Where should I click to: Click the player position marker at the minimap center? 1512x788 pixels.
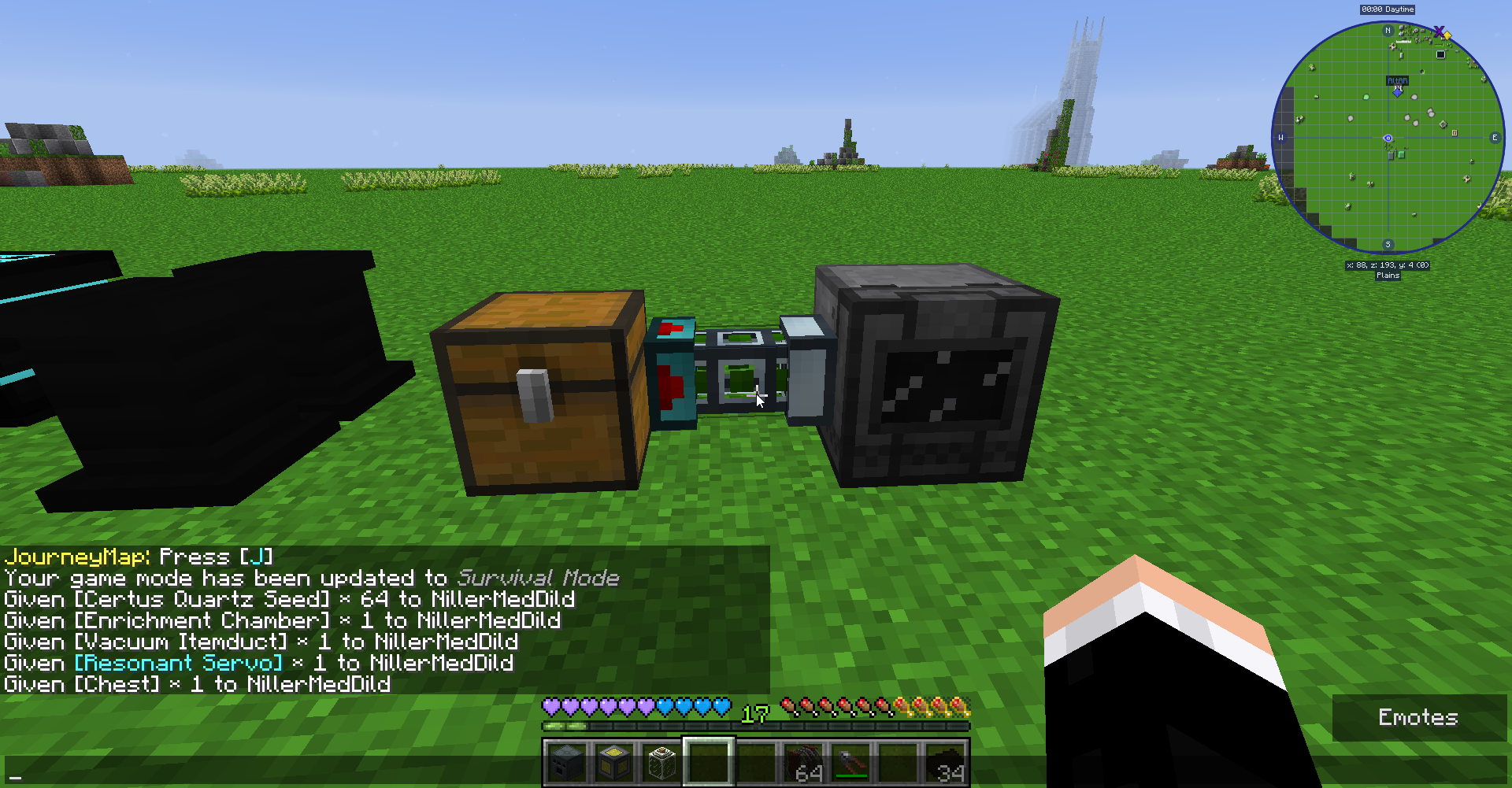pos(1388,138)
